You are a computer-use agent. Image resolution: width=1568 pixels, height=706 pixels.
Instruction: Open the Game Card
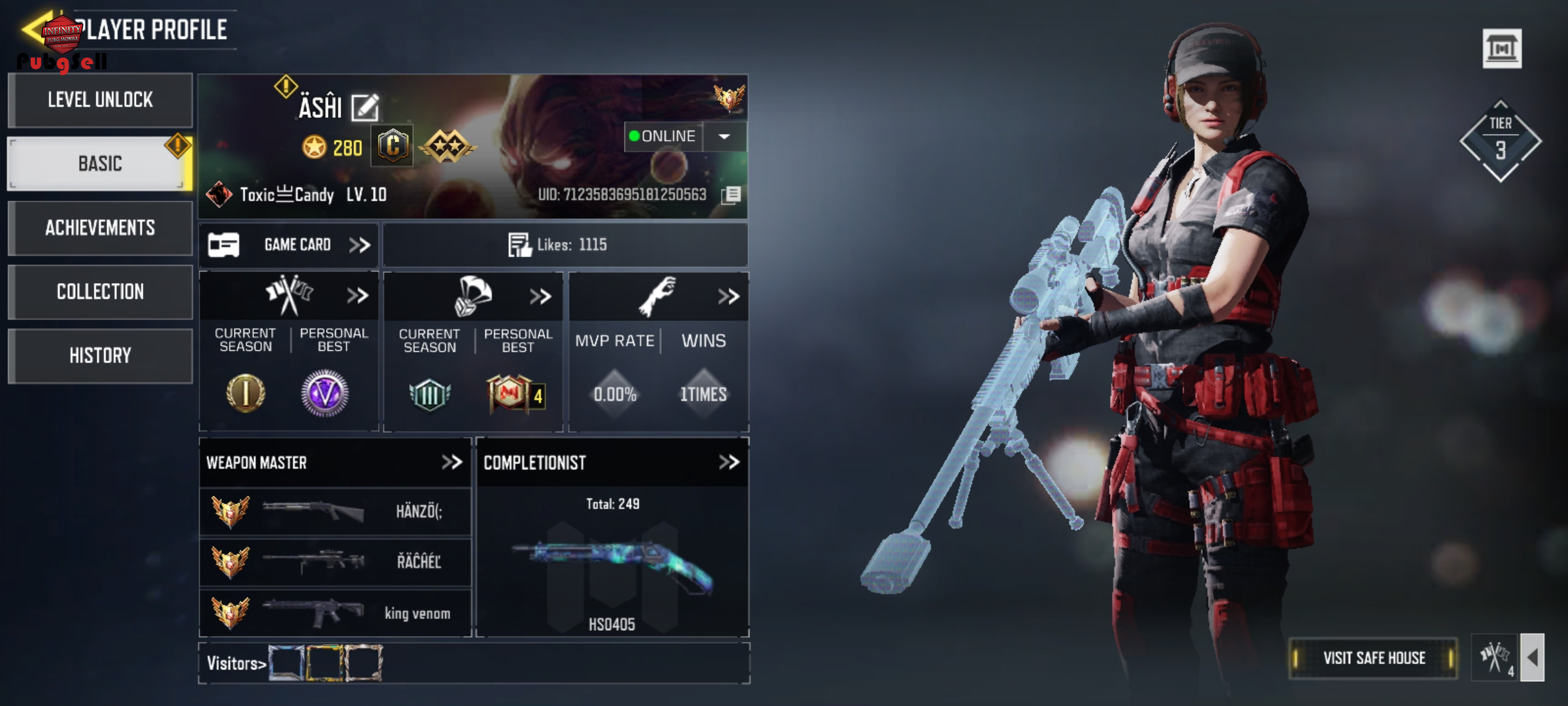click(x=289, y=245)
